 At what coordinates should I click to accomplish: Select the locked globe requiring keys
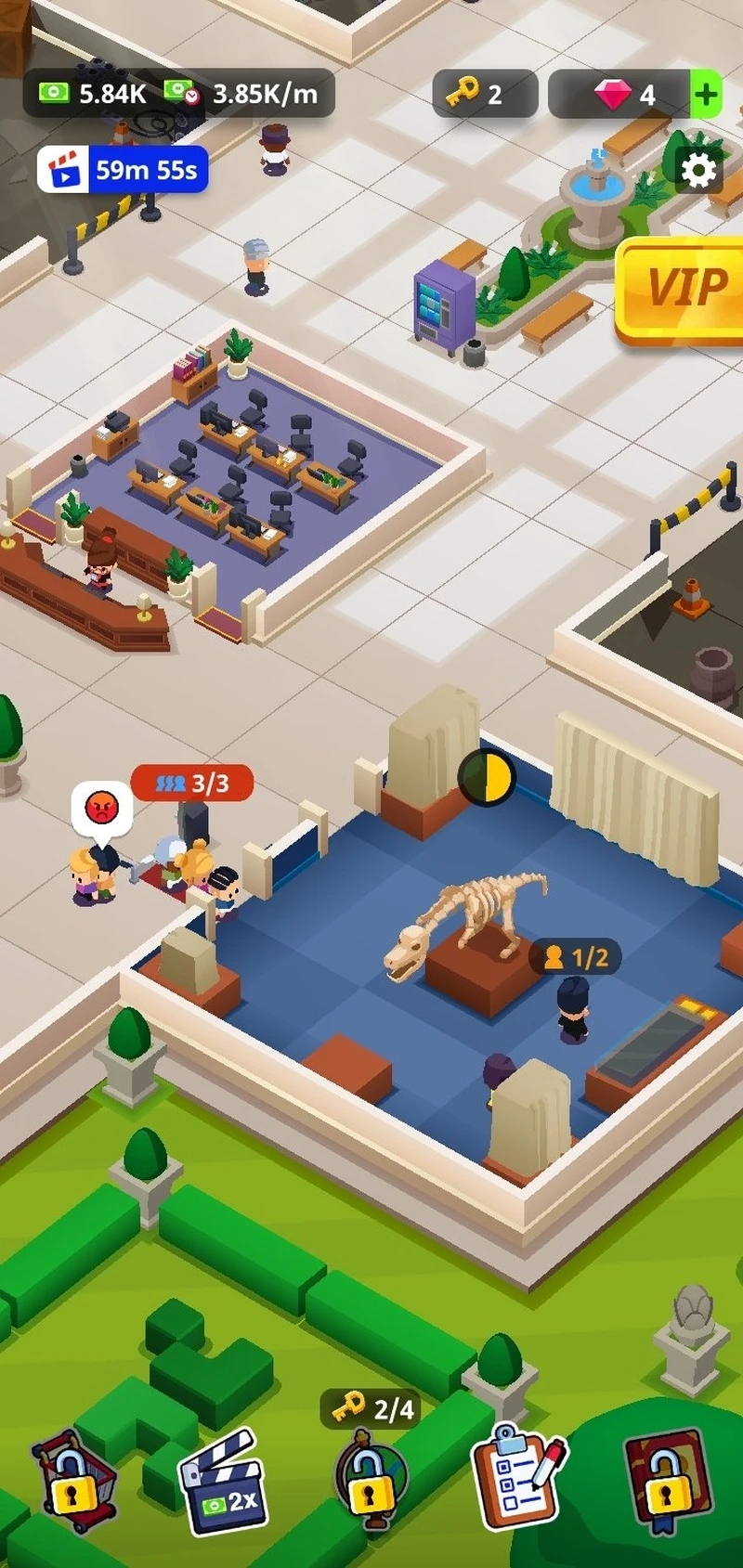point(369,1483)
